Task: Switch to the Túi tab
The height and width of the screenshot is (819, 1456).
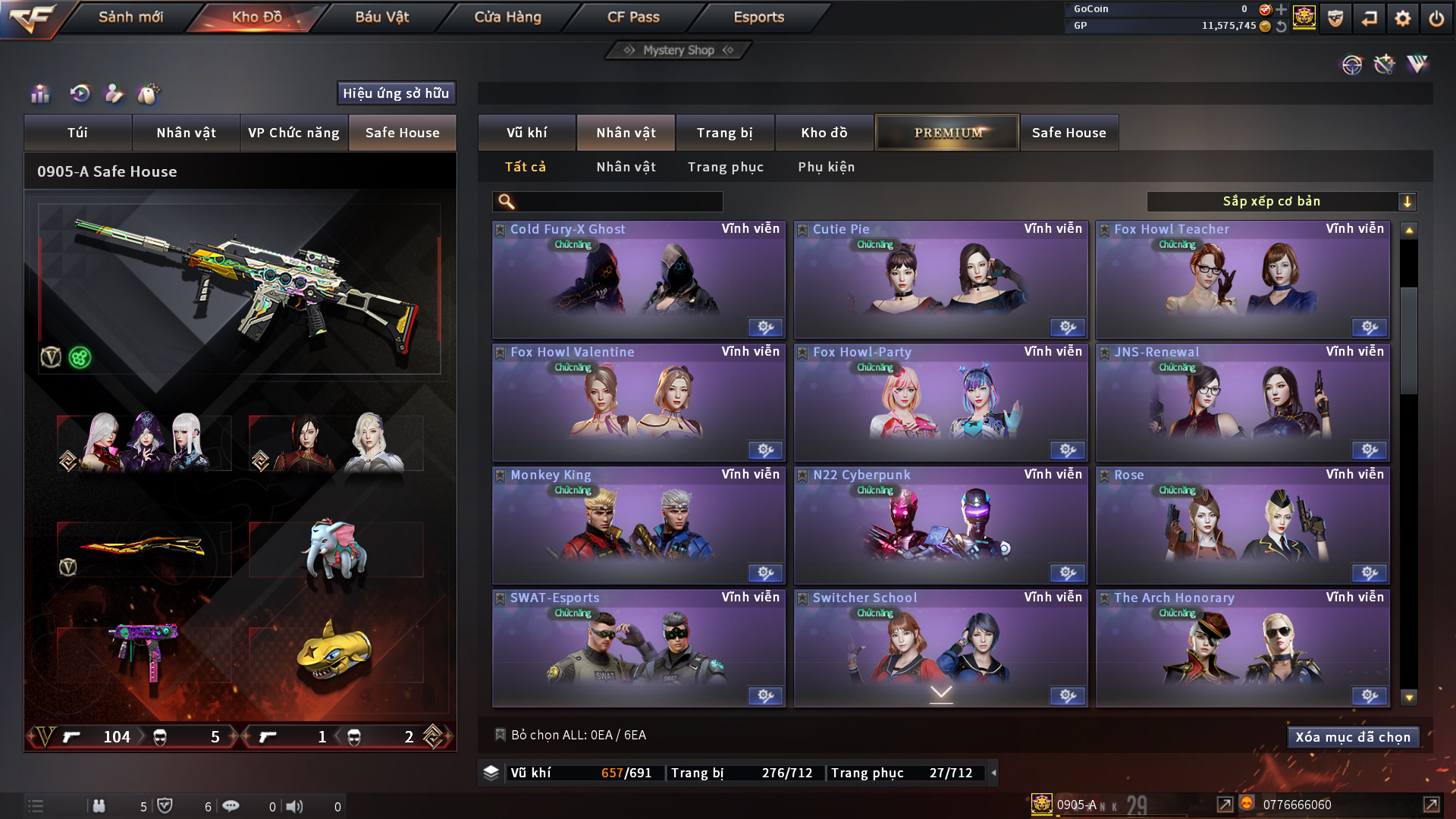Action: pos(77,133)
